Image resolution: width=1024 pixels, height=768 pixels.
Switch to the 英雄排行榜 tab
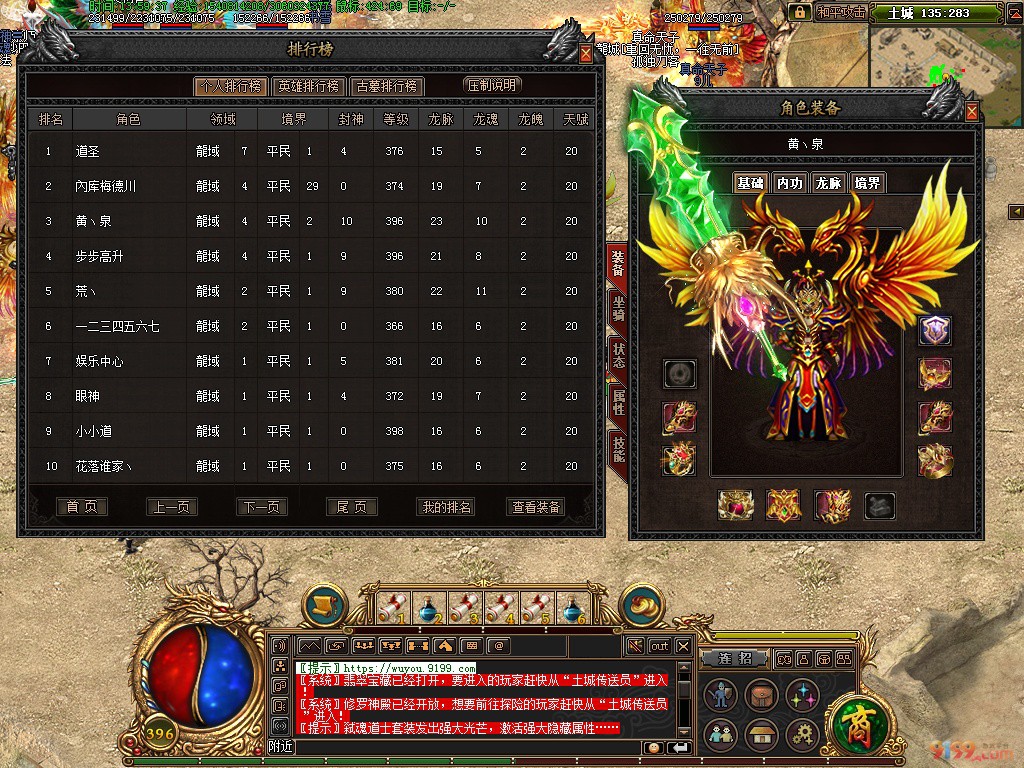click(x=309, y=87)
